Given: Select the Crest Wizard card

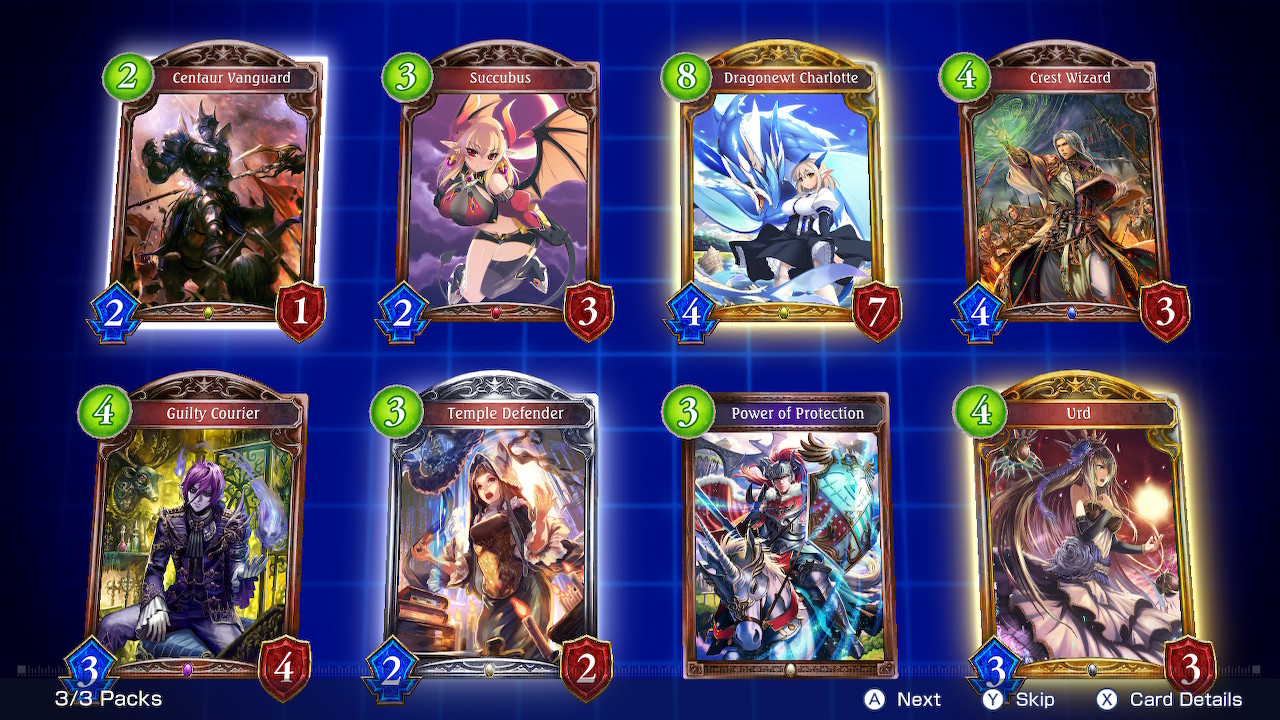Looking at the screenshot, I should 1071,190.
